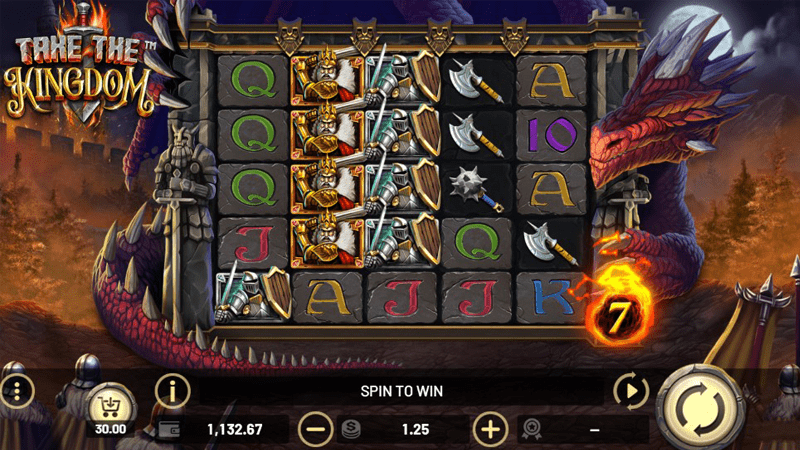Viewport: 800px width, 450px height.
Task: Open the game info paytable
Action: pyautogui.click(x=173, y=391)
